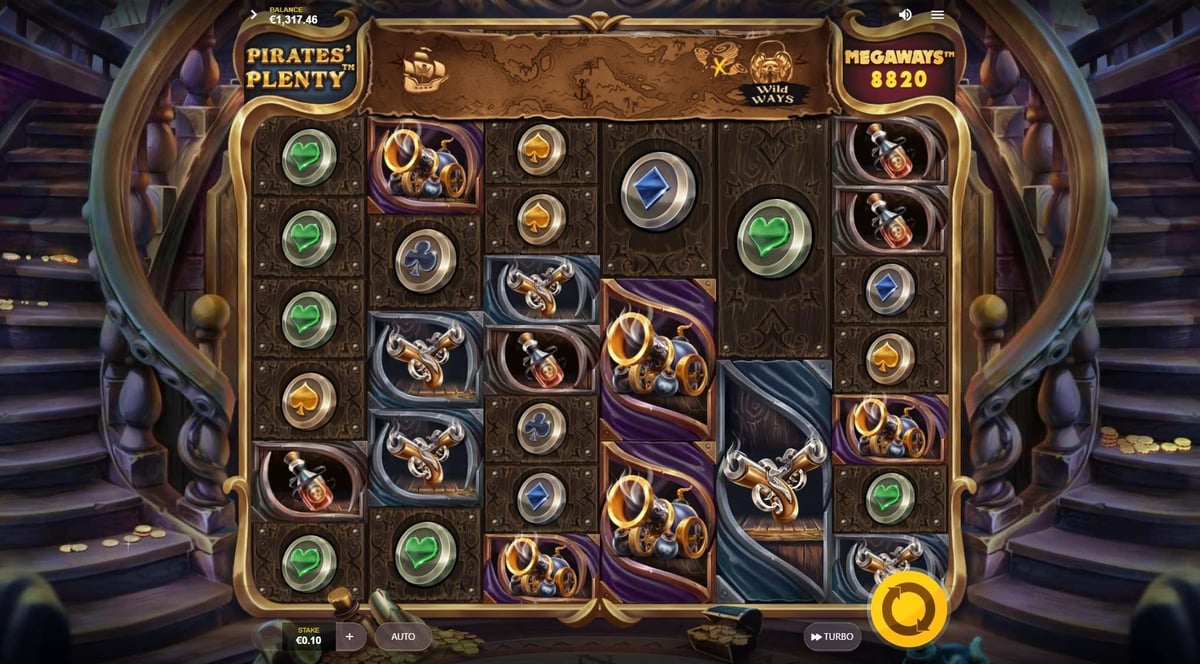Screen dimensions: 1200x664
Task: Spin the reels with the gold button
Action: (908, 608)
